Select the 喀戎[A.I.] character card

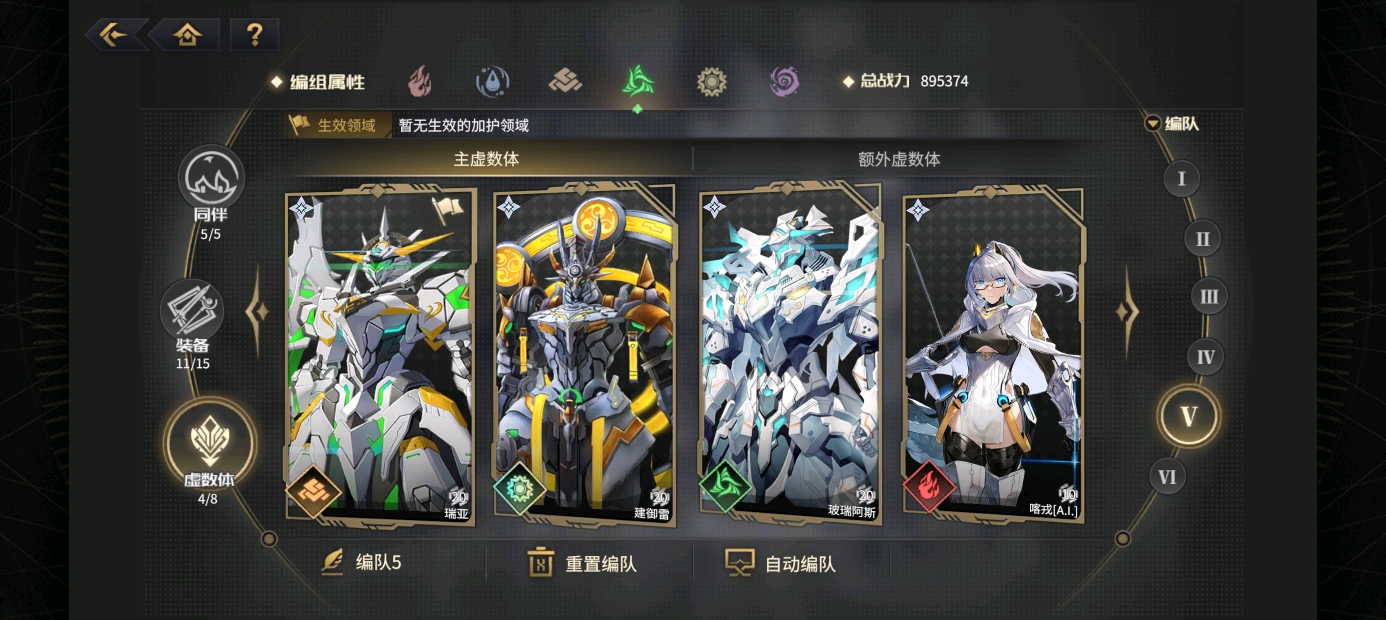coord(994,355)
